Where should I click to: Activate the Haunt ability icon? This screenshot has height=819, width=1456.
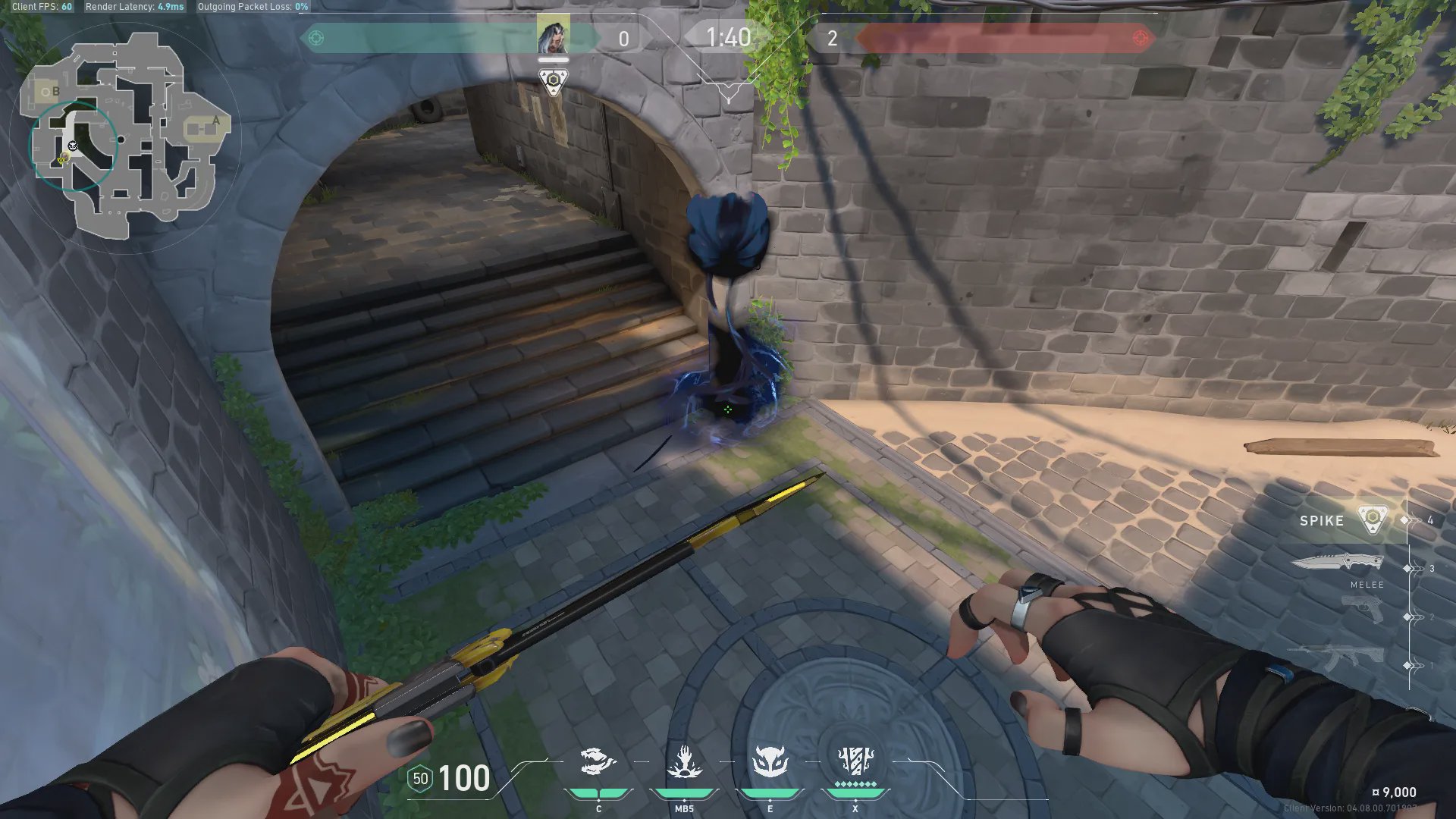coord(769,762)
